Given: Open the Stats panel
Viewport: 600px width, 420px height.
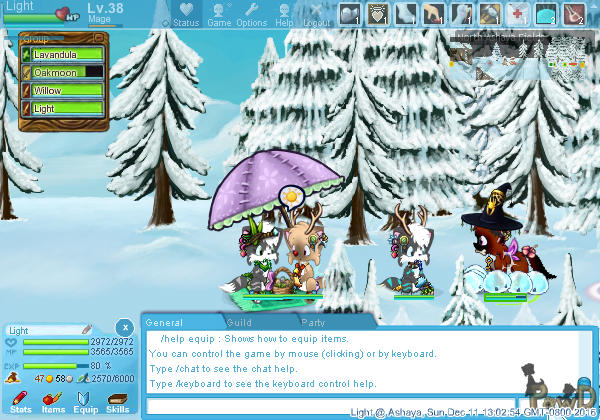Looking at the screenshot, I should tap(21, 402).
